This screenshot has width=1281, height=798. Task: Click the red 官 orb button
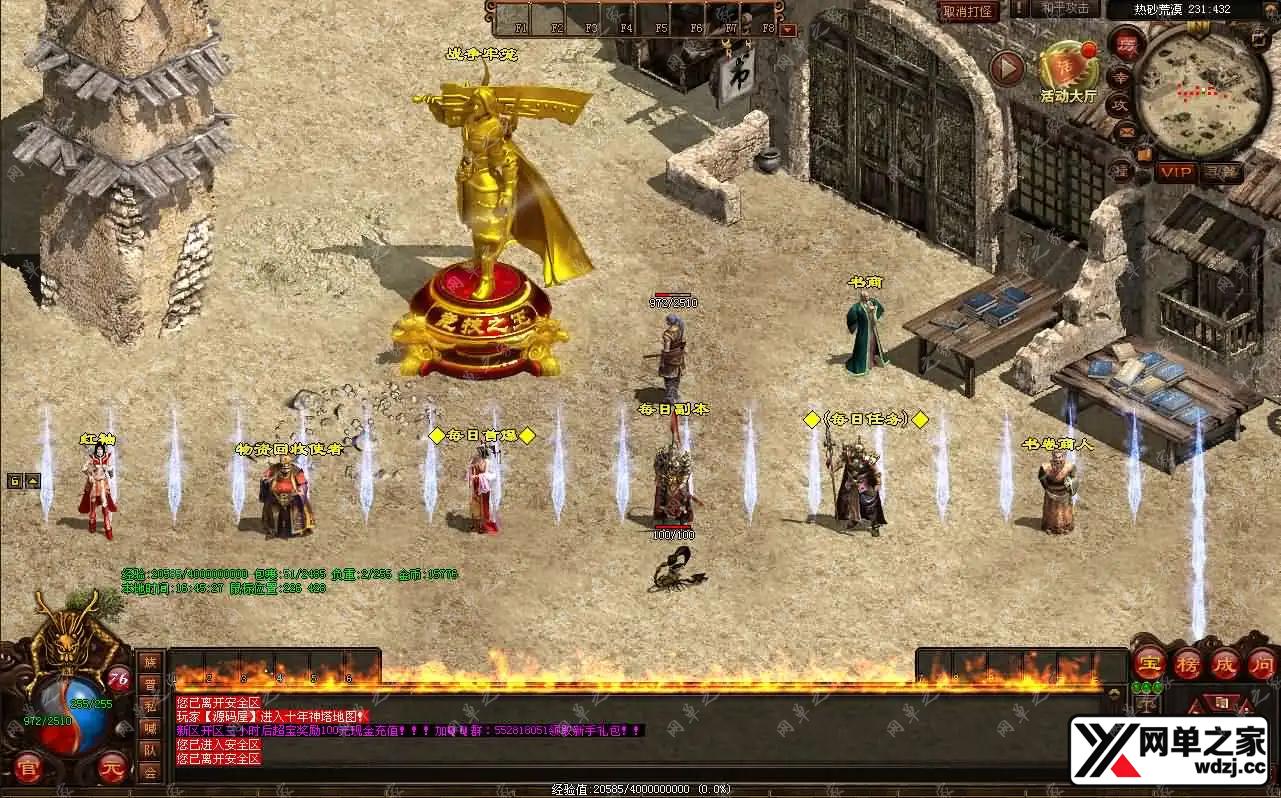[26, 766]
